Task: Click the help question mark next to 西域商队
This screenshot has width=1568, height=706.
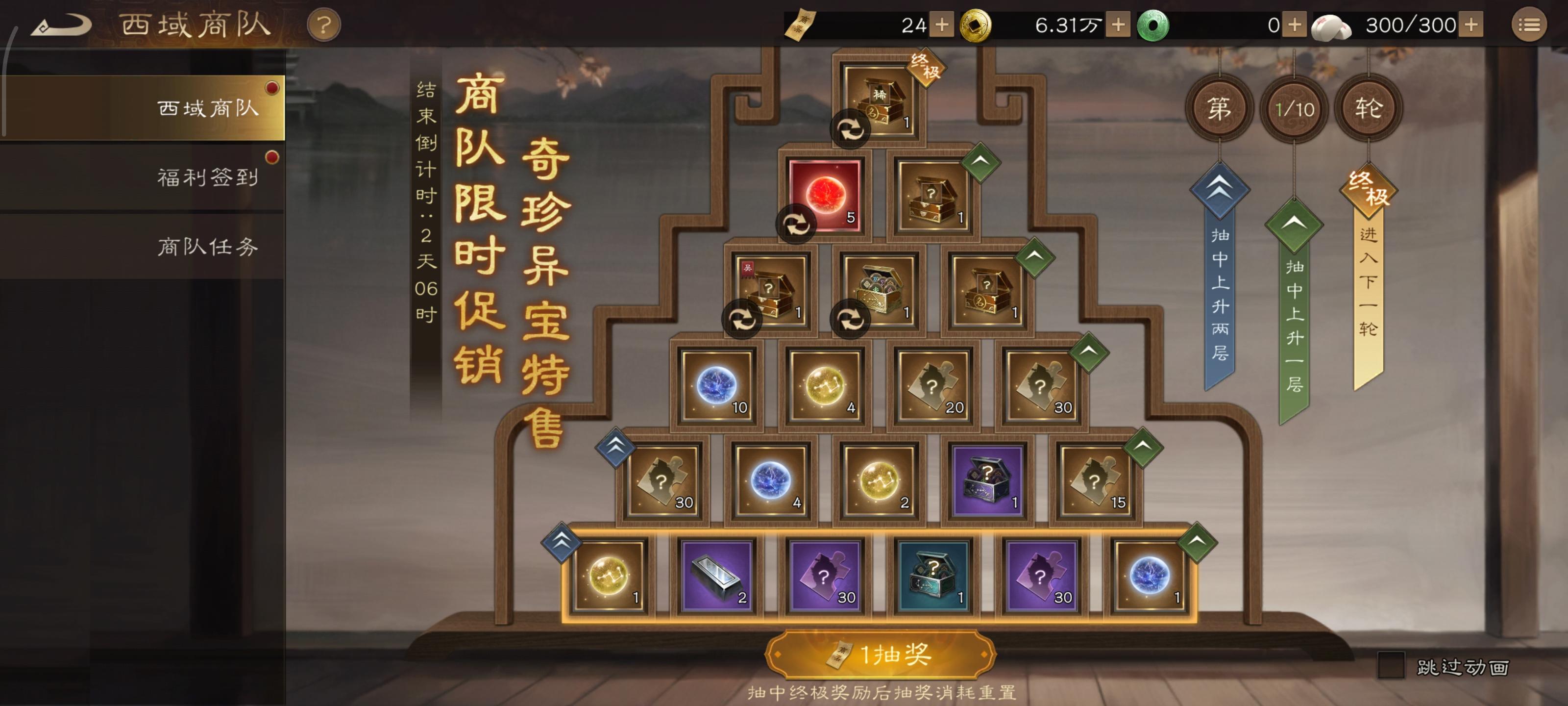Action: pos(324,25)
